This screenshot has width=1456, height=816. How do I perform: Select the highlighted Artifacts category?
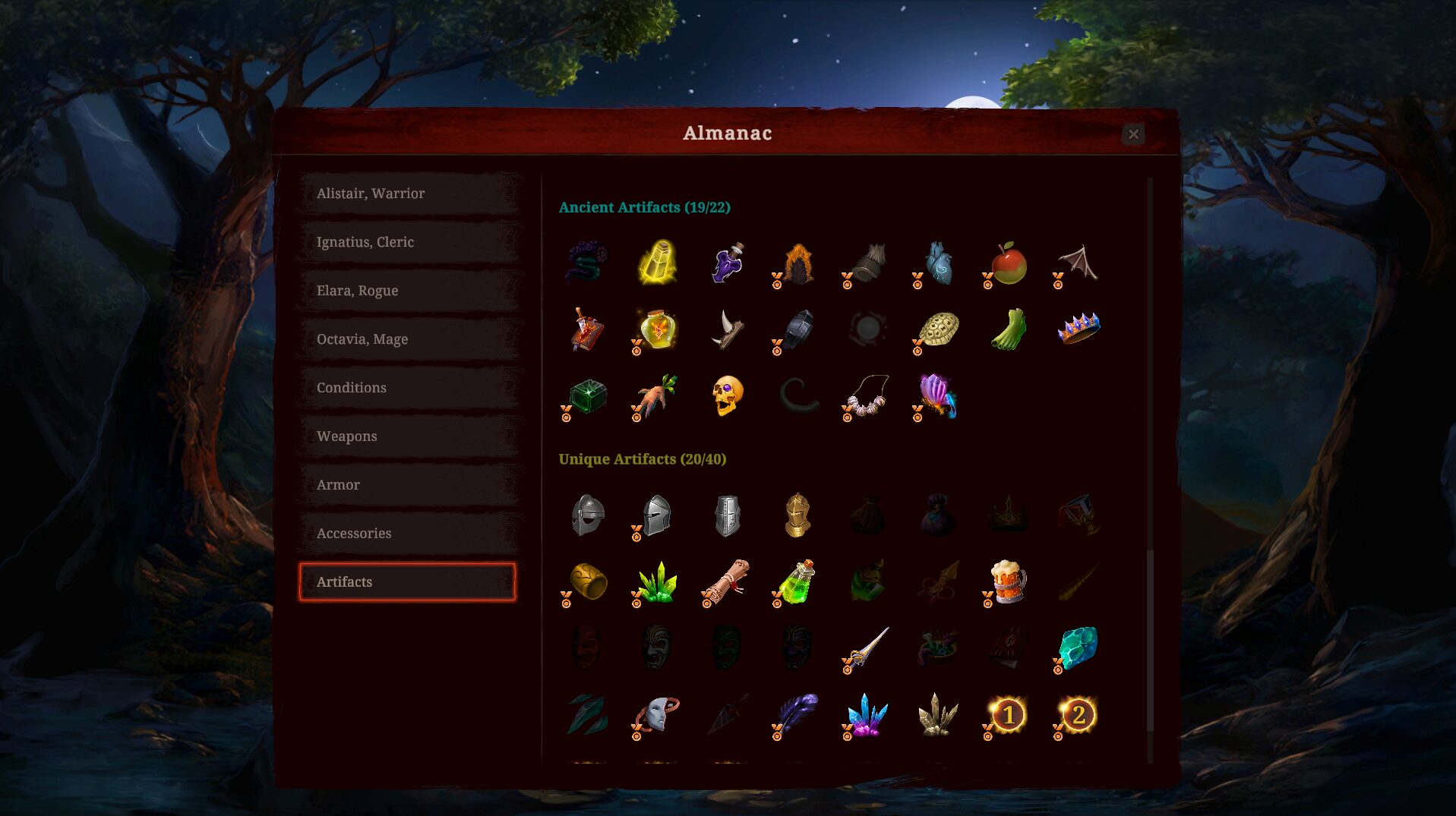[x=408, y=582]
